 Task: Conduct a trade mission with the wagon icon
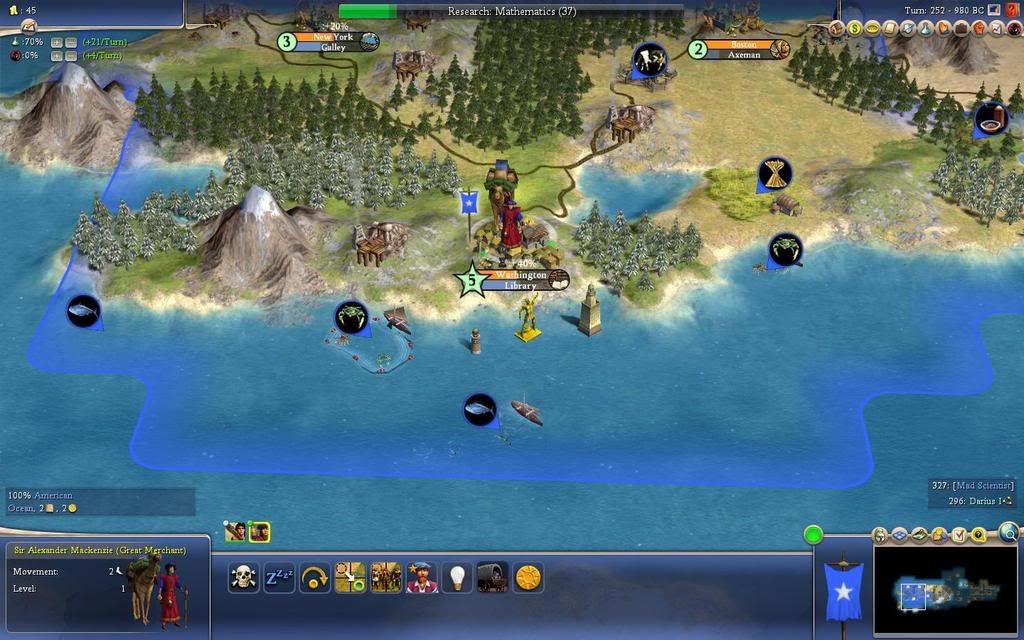(x=493, y=577)
